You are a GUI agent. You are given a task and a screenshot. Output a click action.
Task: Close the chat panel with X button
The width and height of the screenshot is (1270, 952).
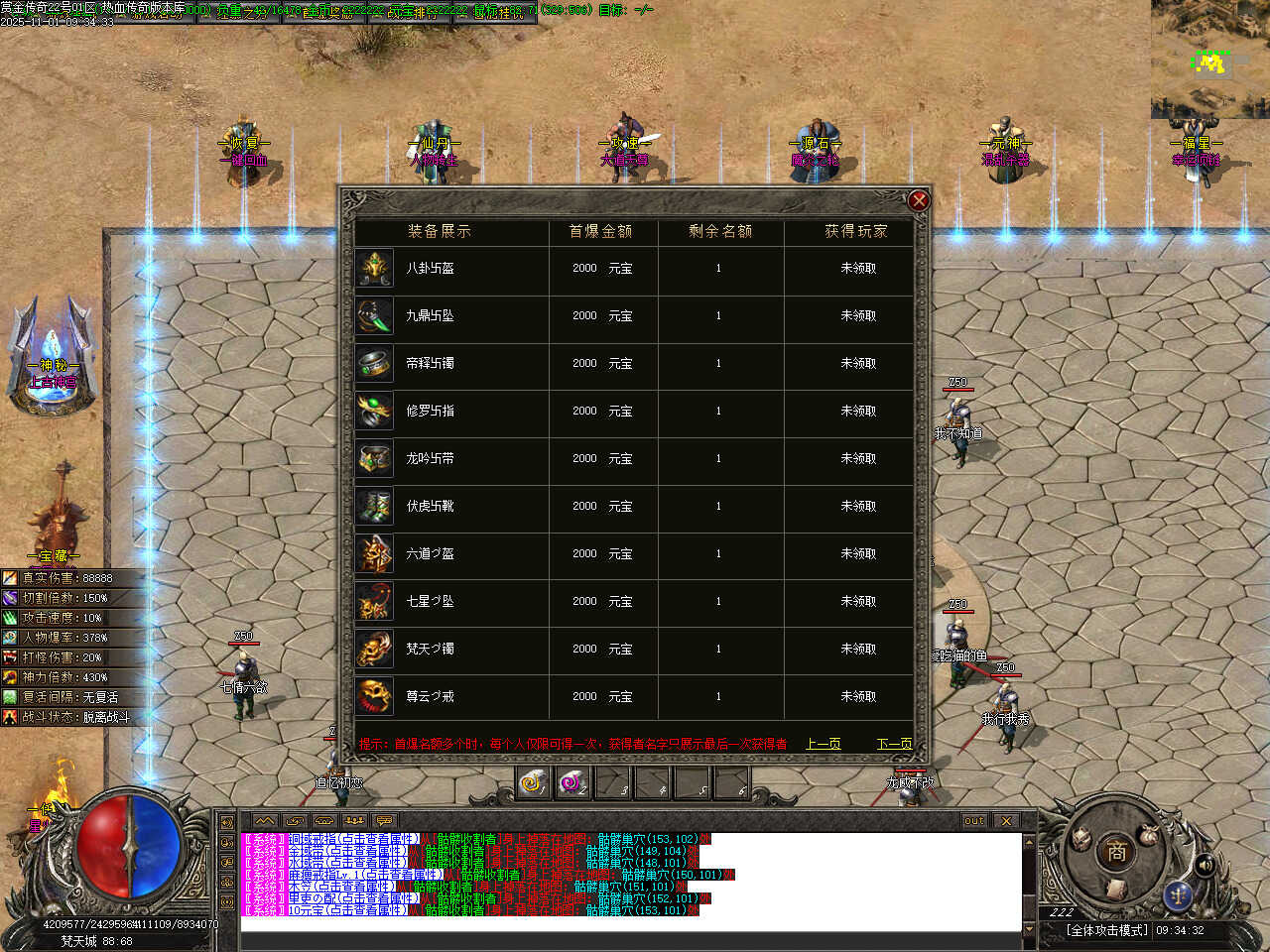[1006, 821]
